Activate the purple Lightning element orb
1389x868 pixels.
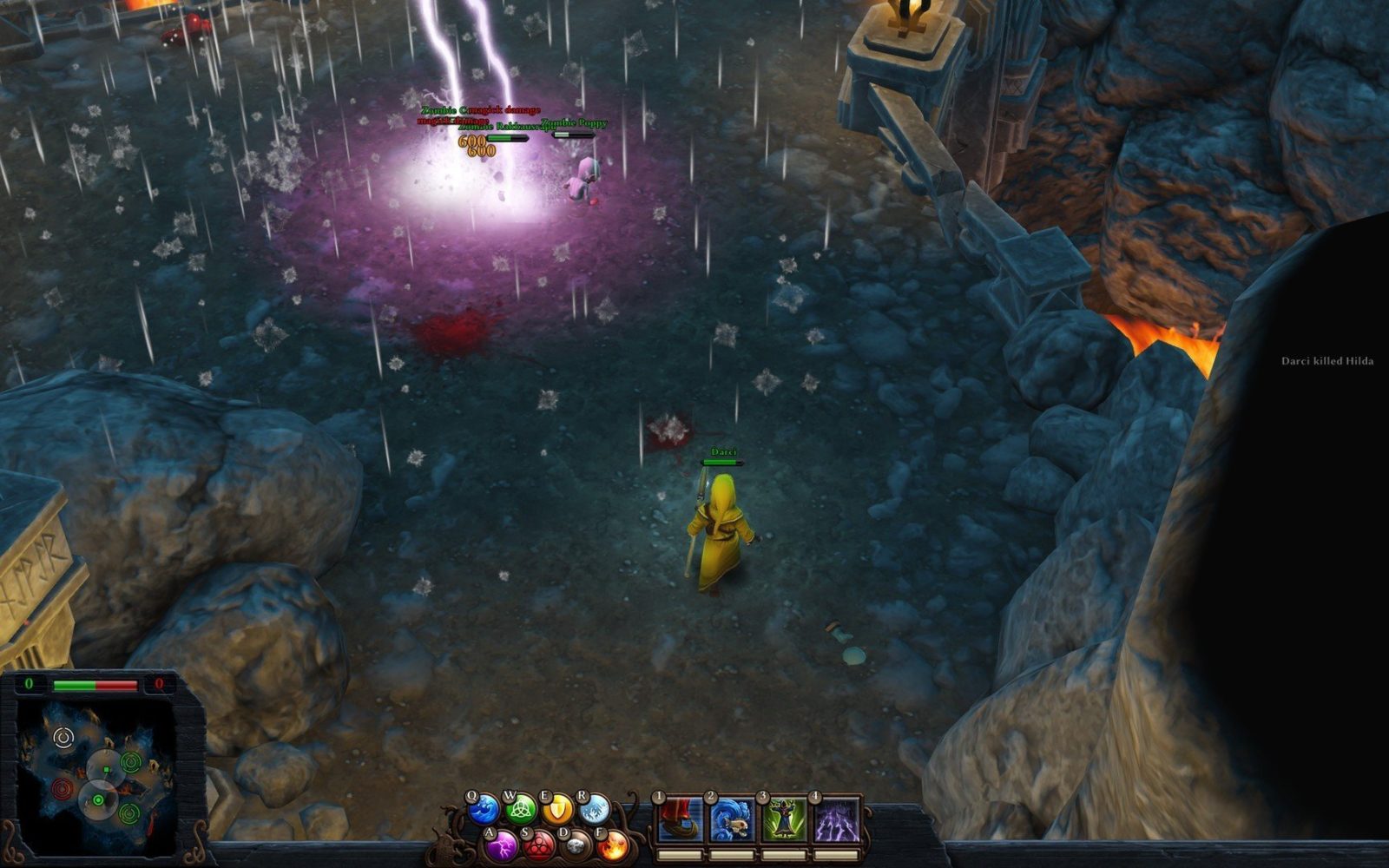tap(502, 845)
